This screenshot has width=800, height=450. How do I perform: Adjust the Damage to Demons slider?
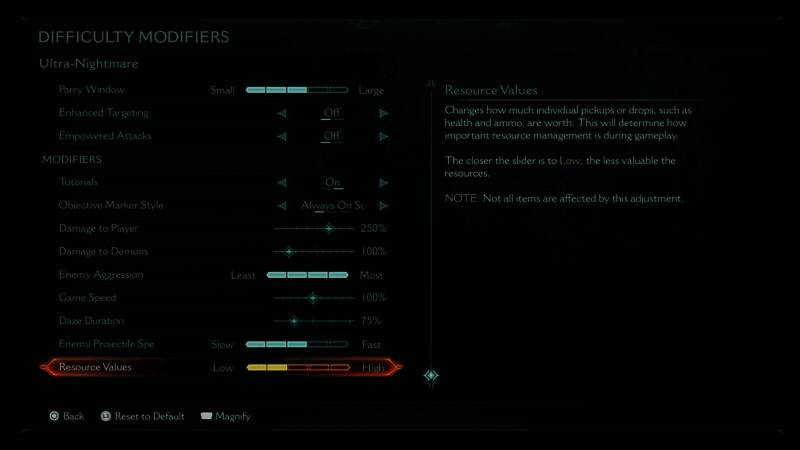pyautogui.click(x=290, y=252)
